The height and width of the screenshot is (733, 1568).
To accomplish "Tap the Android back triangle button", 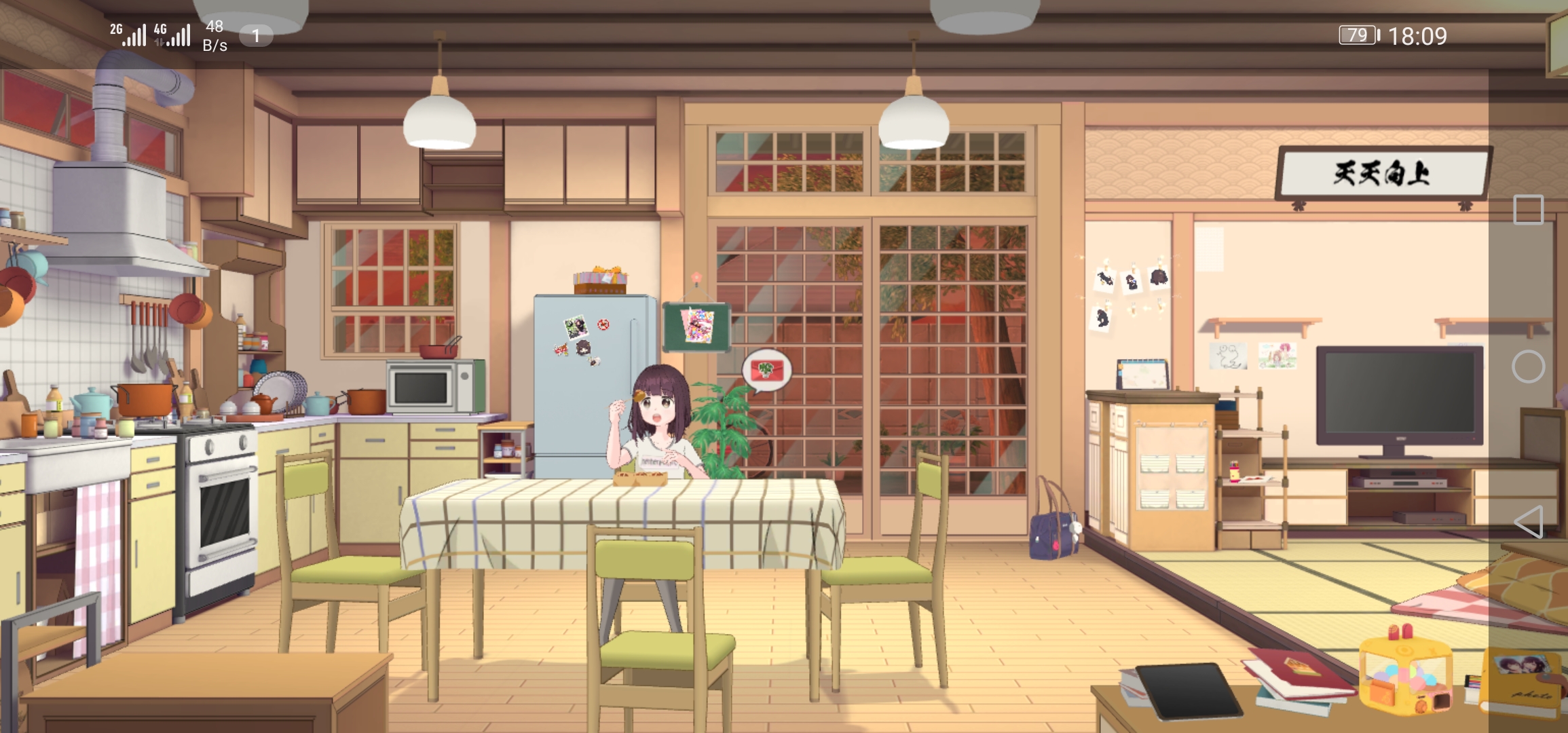I will (x=1528, y=522).
